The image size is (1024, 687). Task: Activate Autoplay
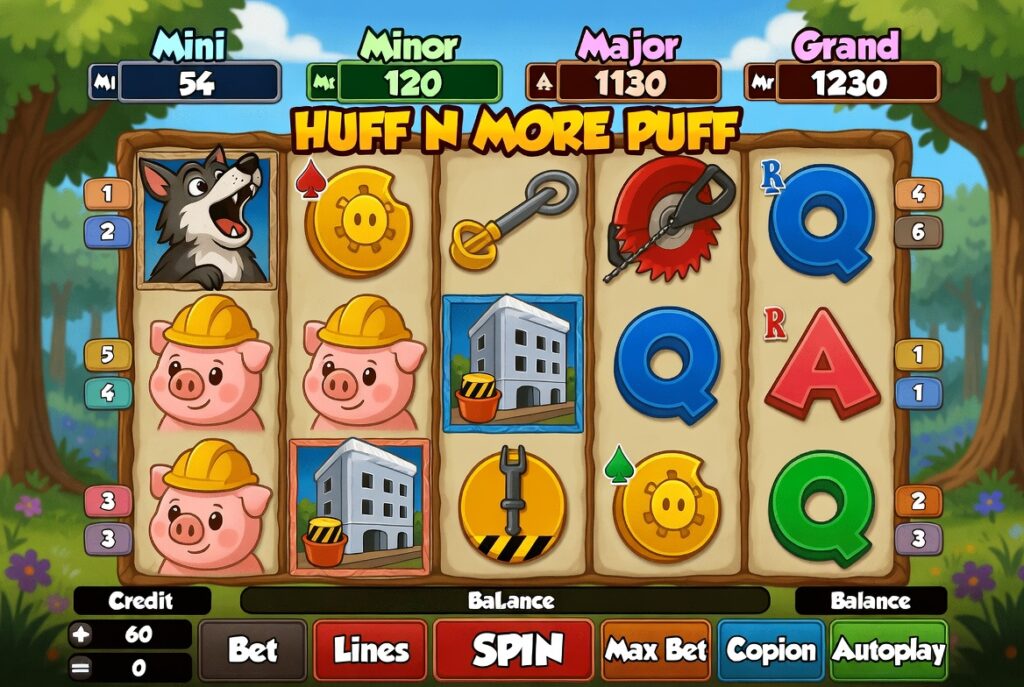888,650
